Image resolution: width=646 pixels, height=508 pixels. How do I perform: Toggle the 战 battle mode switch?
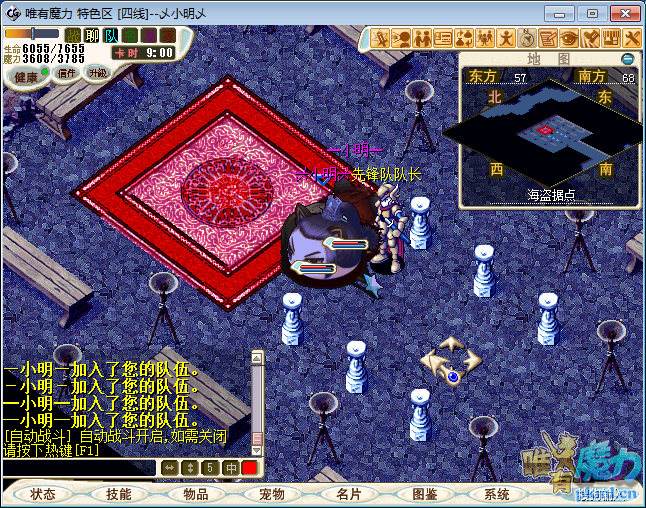pos(73,35)
